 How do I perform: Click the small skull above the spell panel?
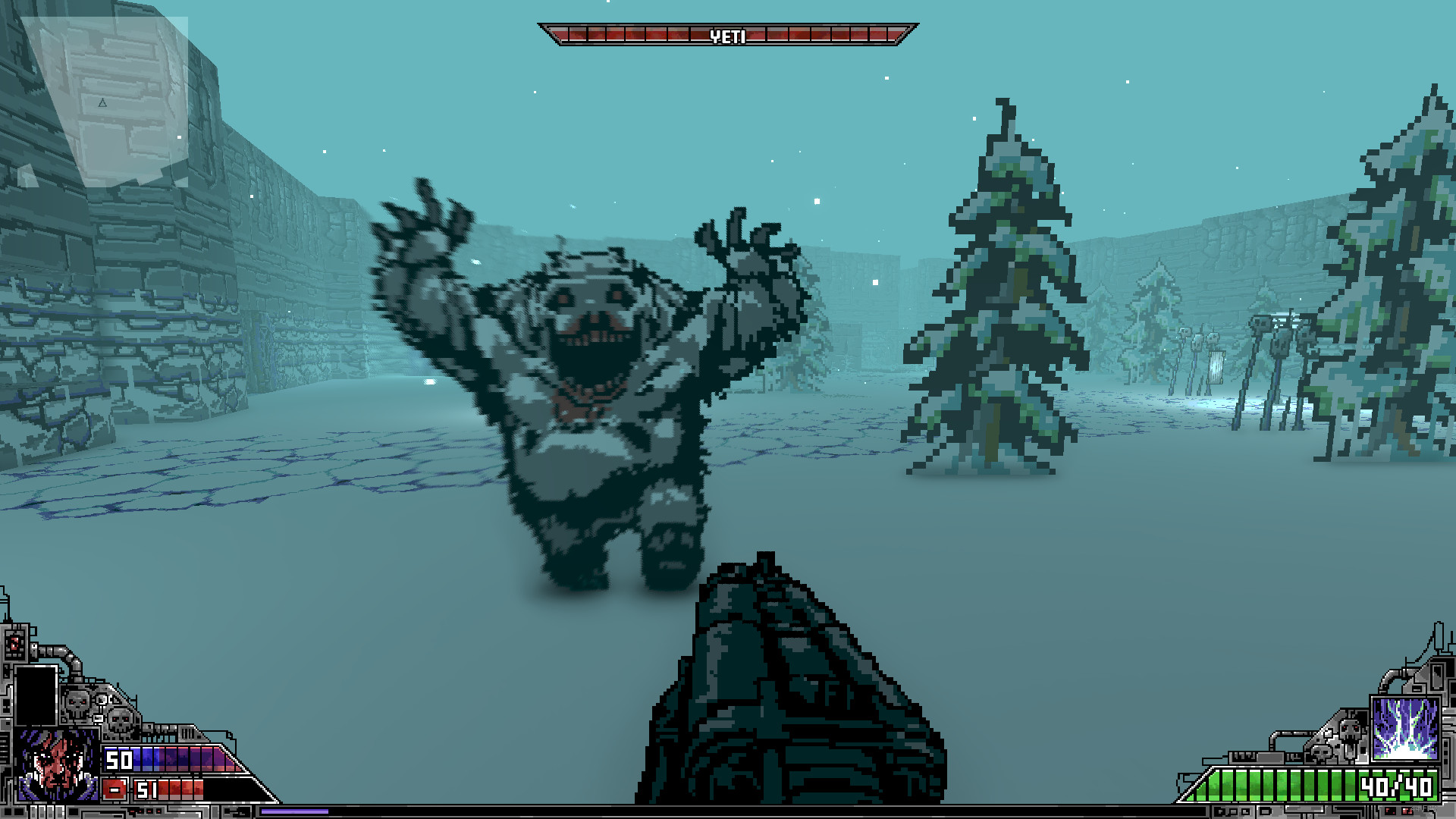1319,752
